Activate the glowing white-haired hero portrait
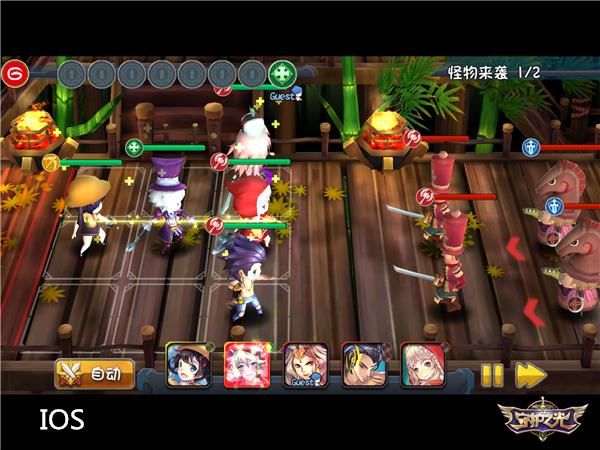The height and width of the screenshot is (450, 600). pos(245,364)
